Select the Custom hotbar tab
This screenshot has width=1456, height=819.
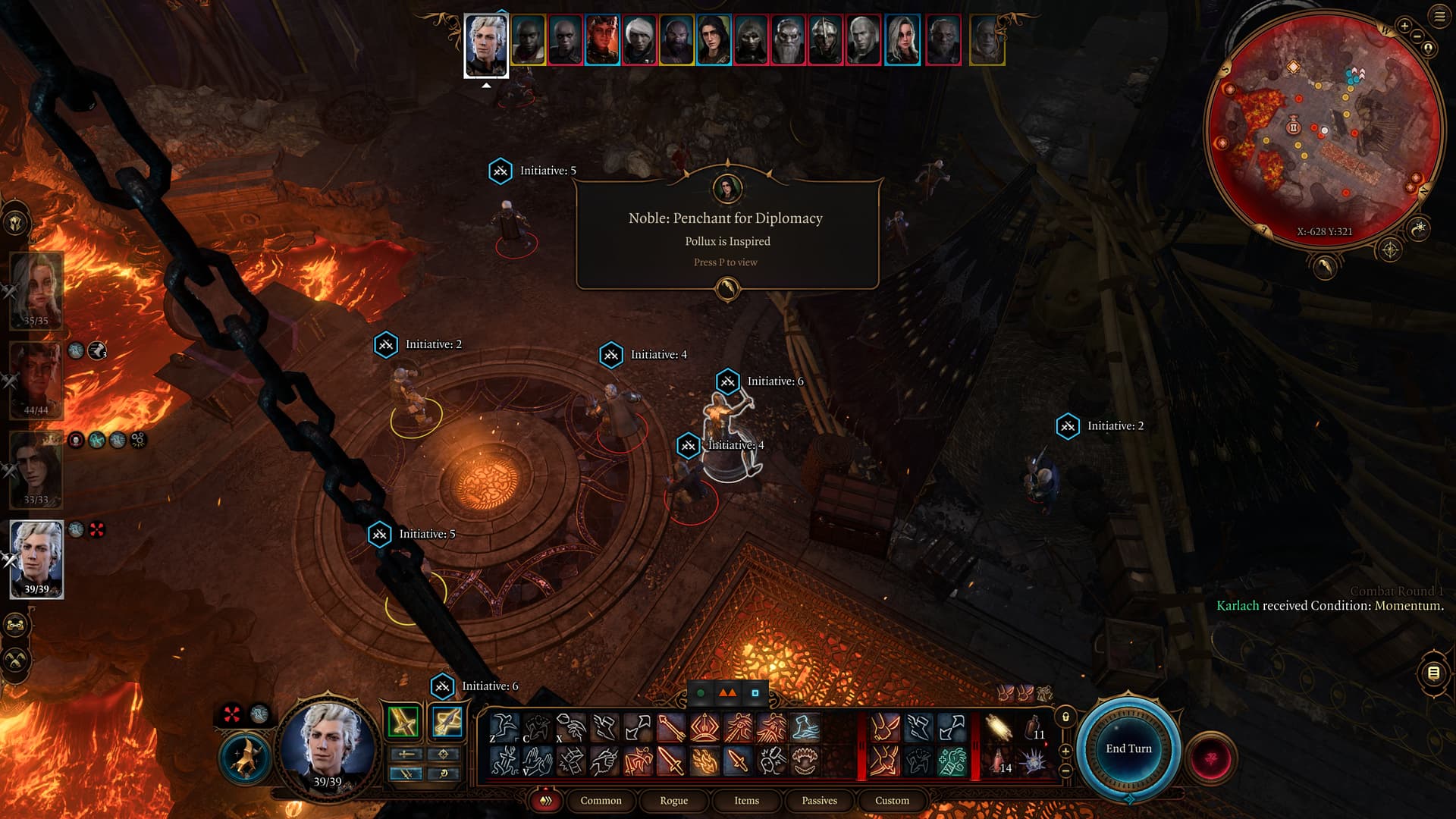[892, 800]
